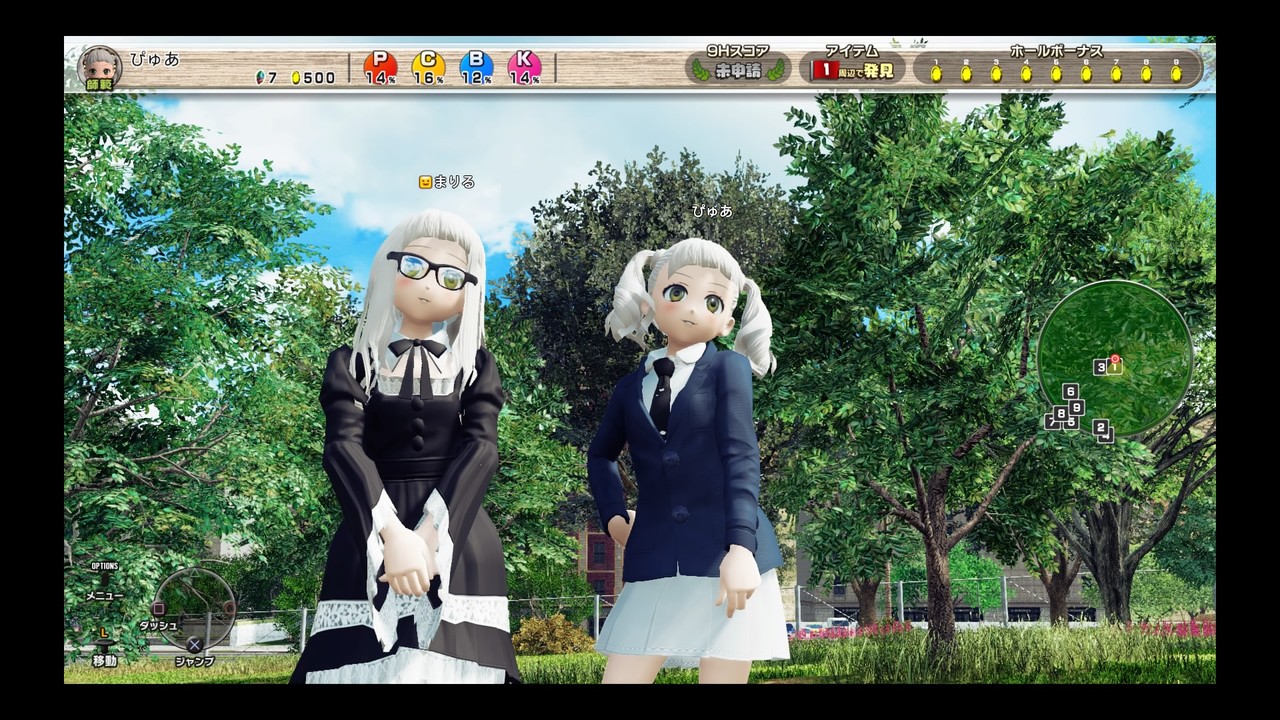Toggle hole bonus coin number 5
Image resolution: width=1280 pixels, height=720 pixels.
(x=1055, y=72)
